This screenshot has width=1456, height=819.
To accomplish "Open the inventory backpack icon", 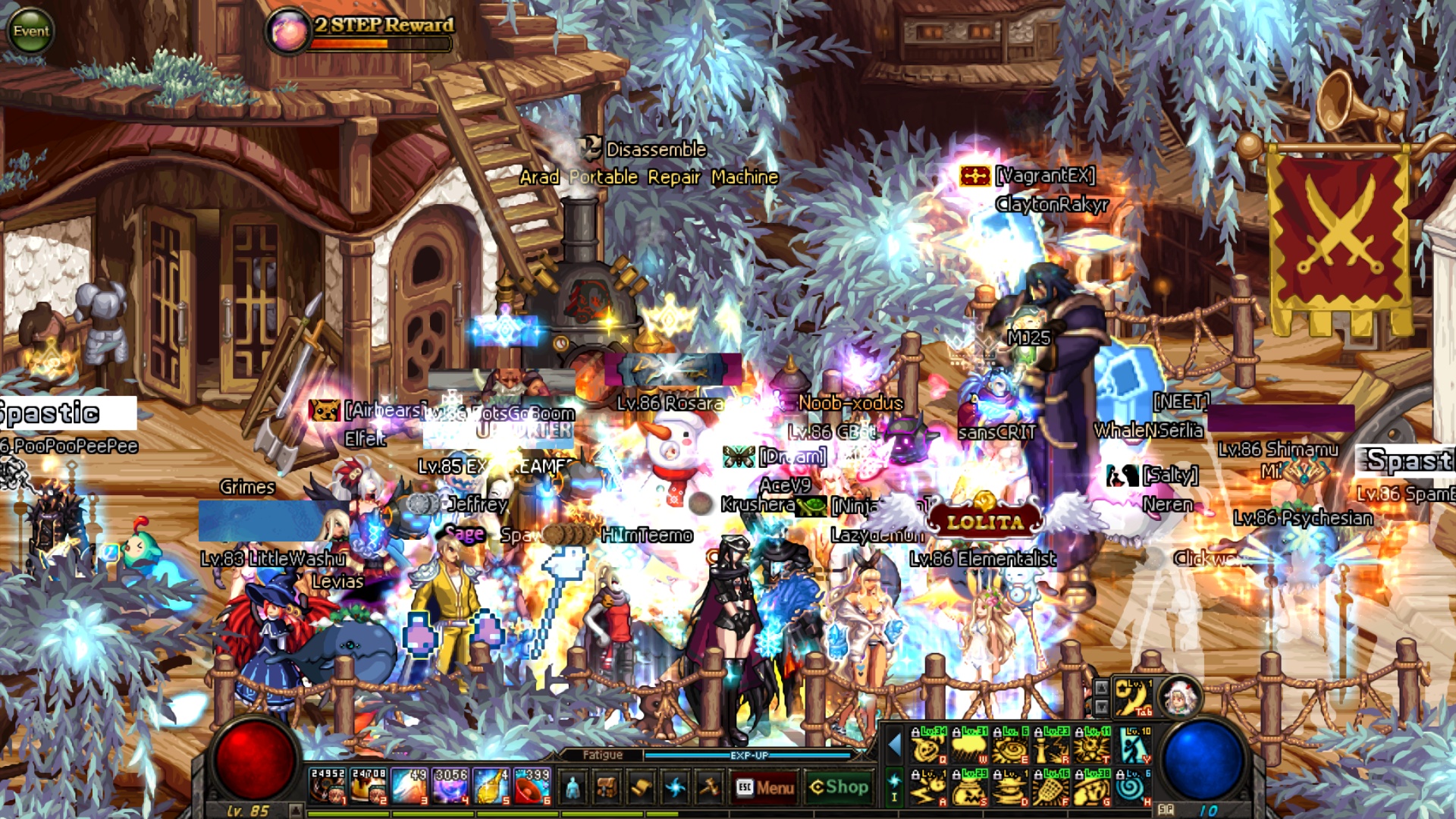I will coord(605,788).
